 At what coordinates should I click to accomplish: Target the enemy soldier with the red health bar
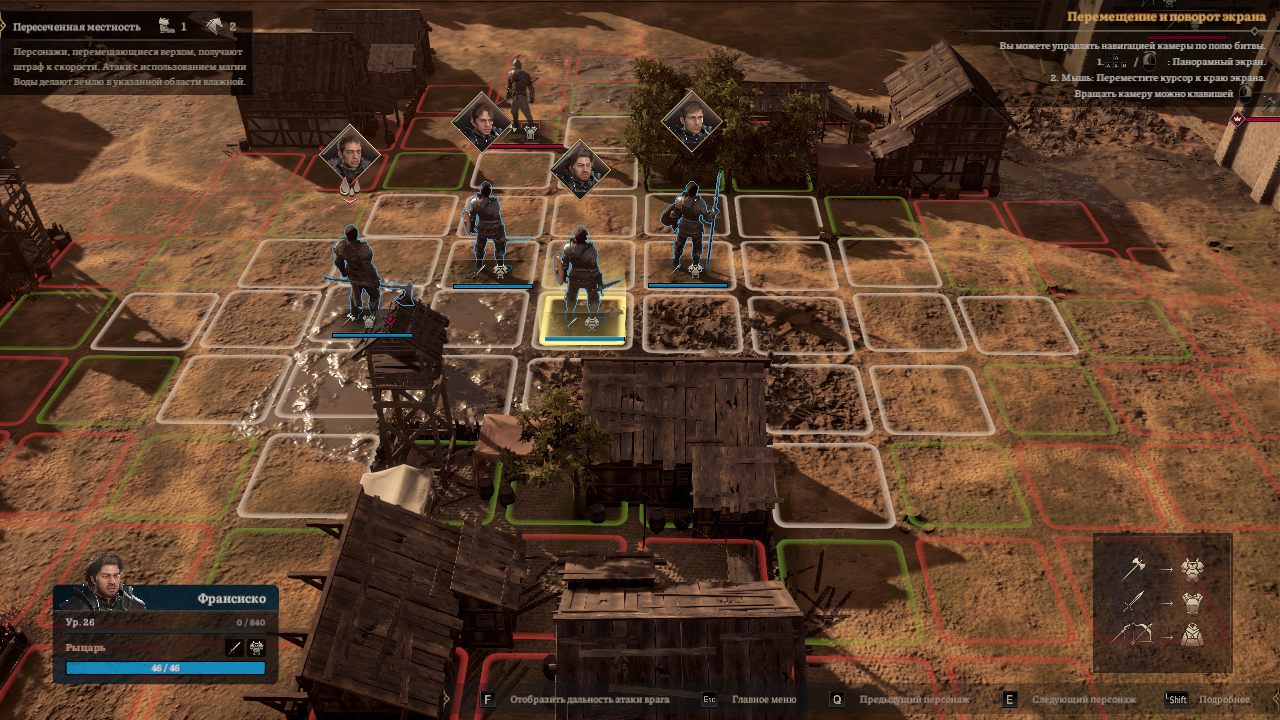pyautogui.click(x=519, y=95)
